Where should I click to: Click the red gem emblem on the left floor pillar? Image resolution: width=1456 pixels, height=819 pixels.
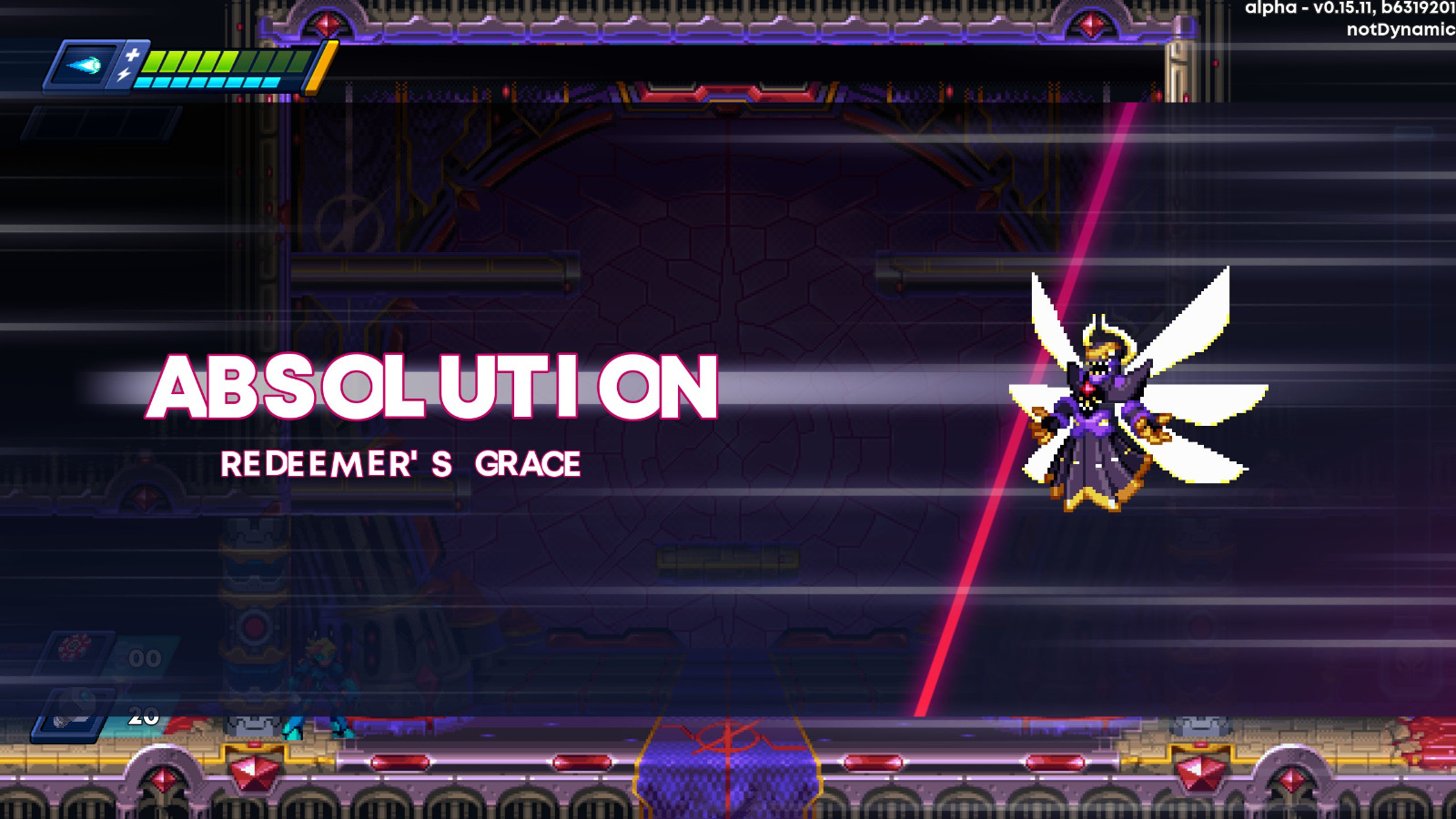(253, 772)
